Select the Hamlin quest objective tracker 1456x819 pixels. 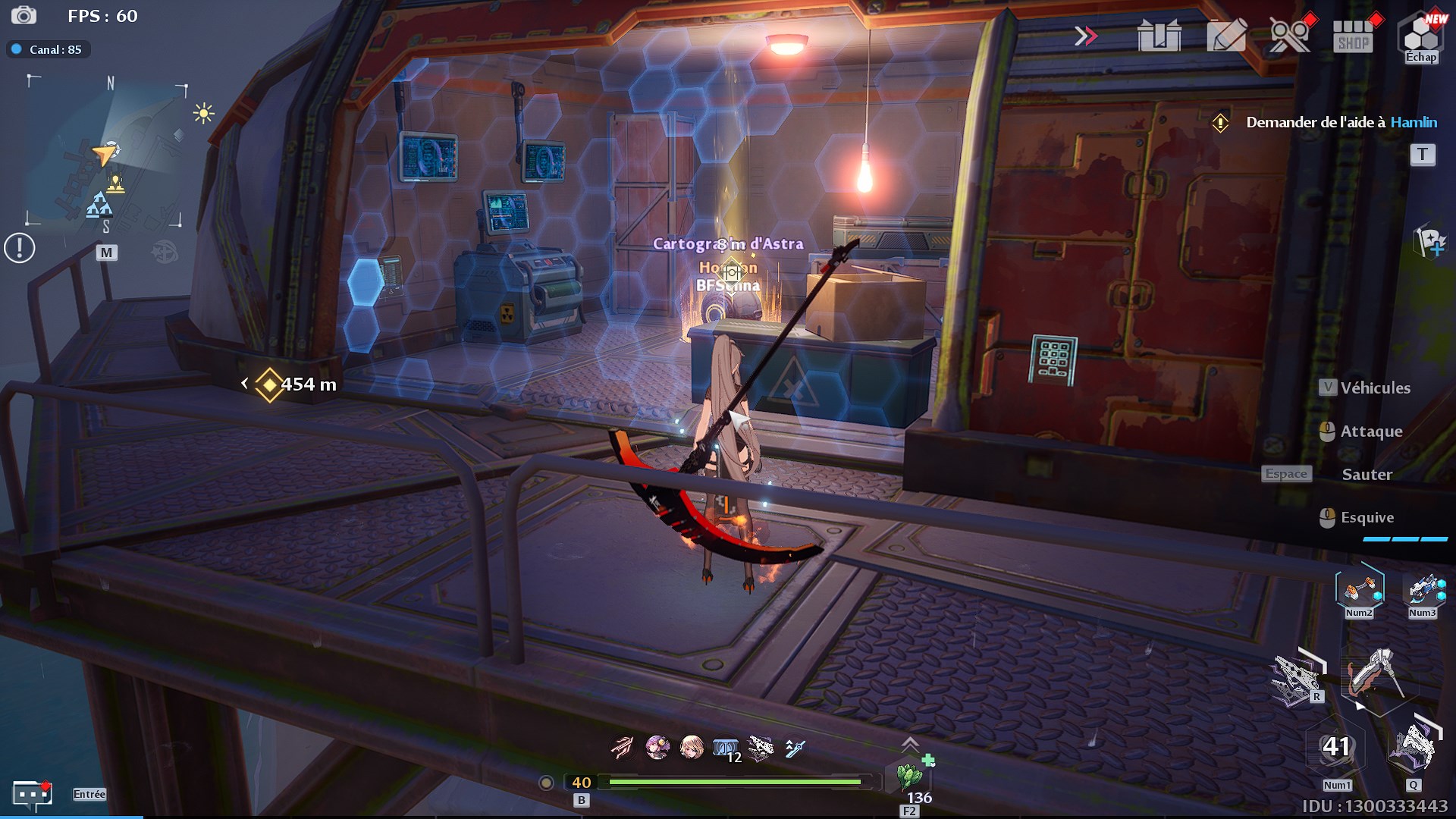[x=1341, y=122]
